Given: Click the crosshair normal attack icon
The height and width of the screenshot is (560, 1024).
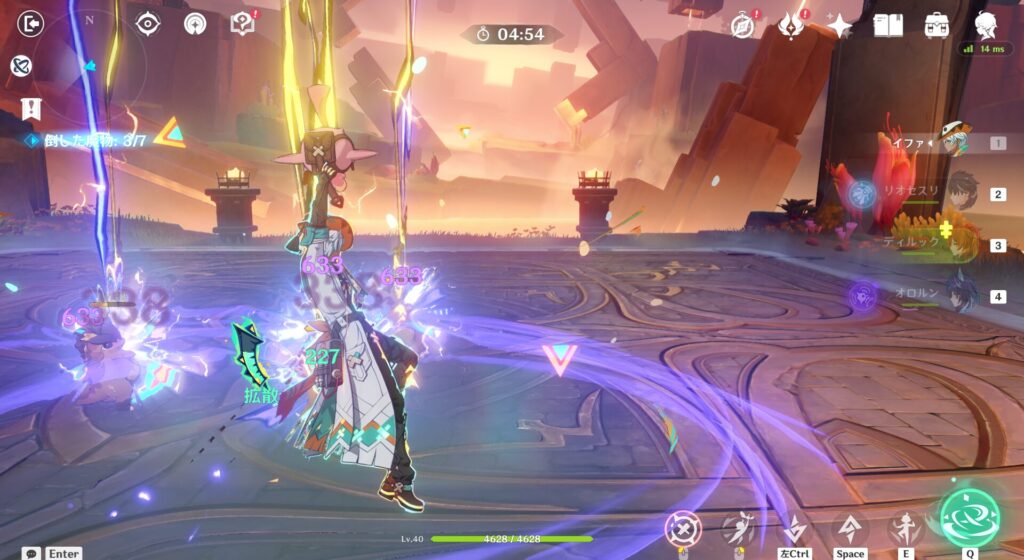Looking at the screenshot, I should pos(683,528).
